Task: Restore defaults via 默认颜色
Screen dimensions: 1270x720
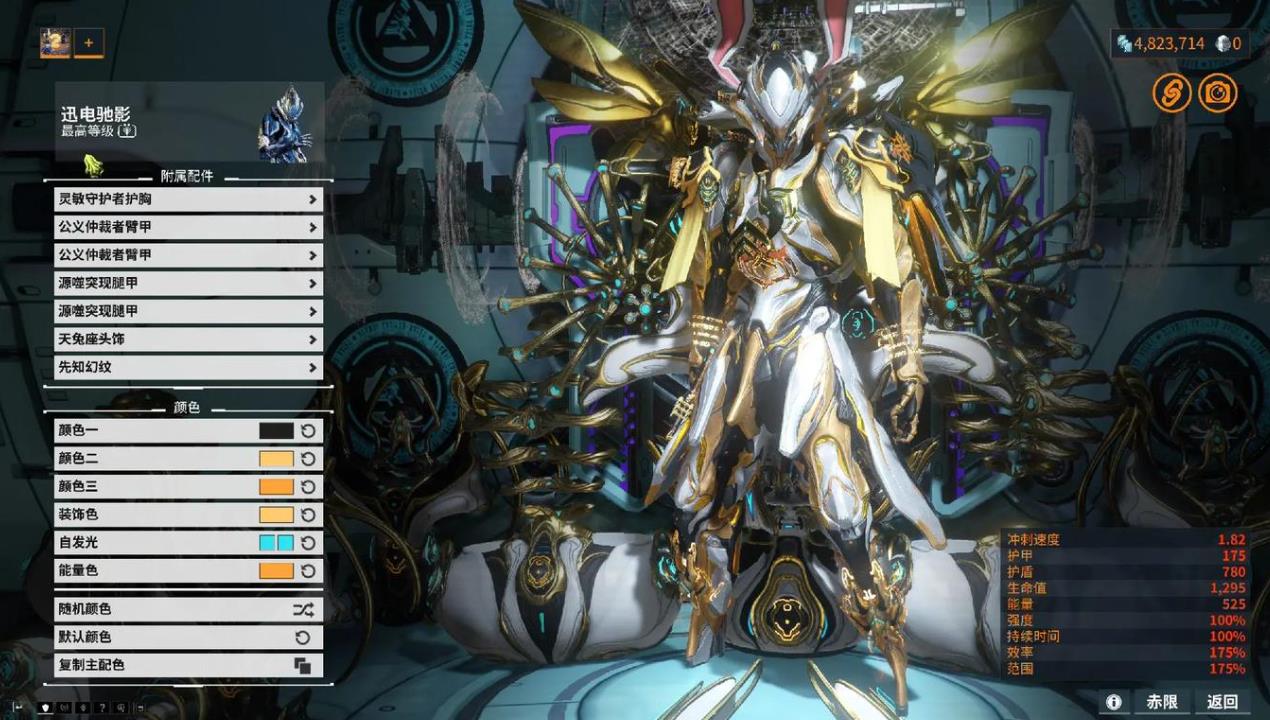Action: 188,637
